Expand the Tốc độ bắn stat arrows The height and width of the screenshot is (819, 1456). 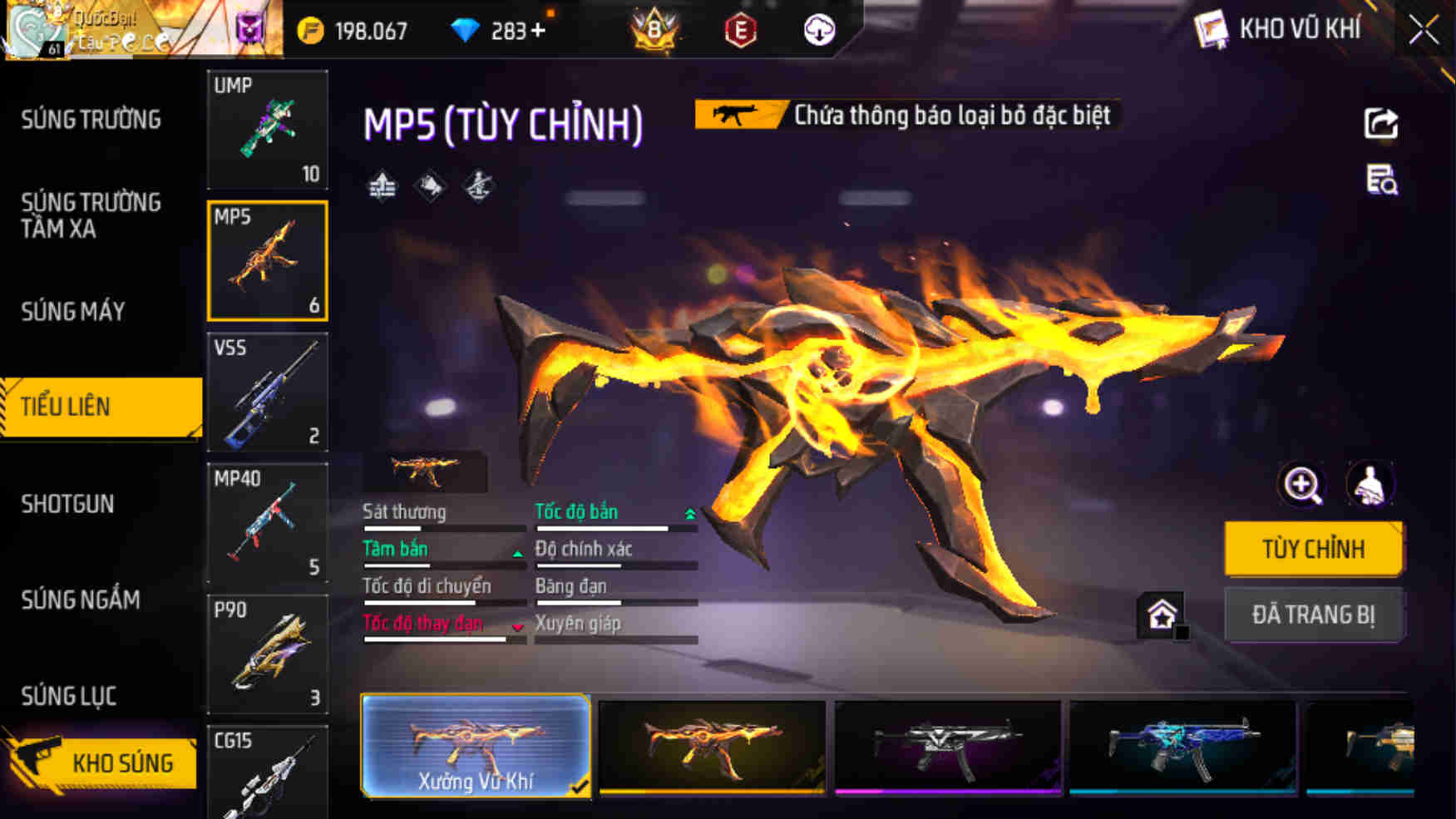[689, 514]
